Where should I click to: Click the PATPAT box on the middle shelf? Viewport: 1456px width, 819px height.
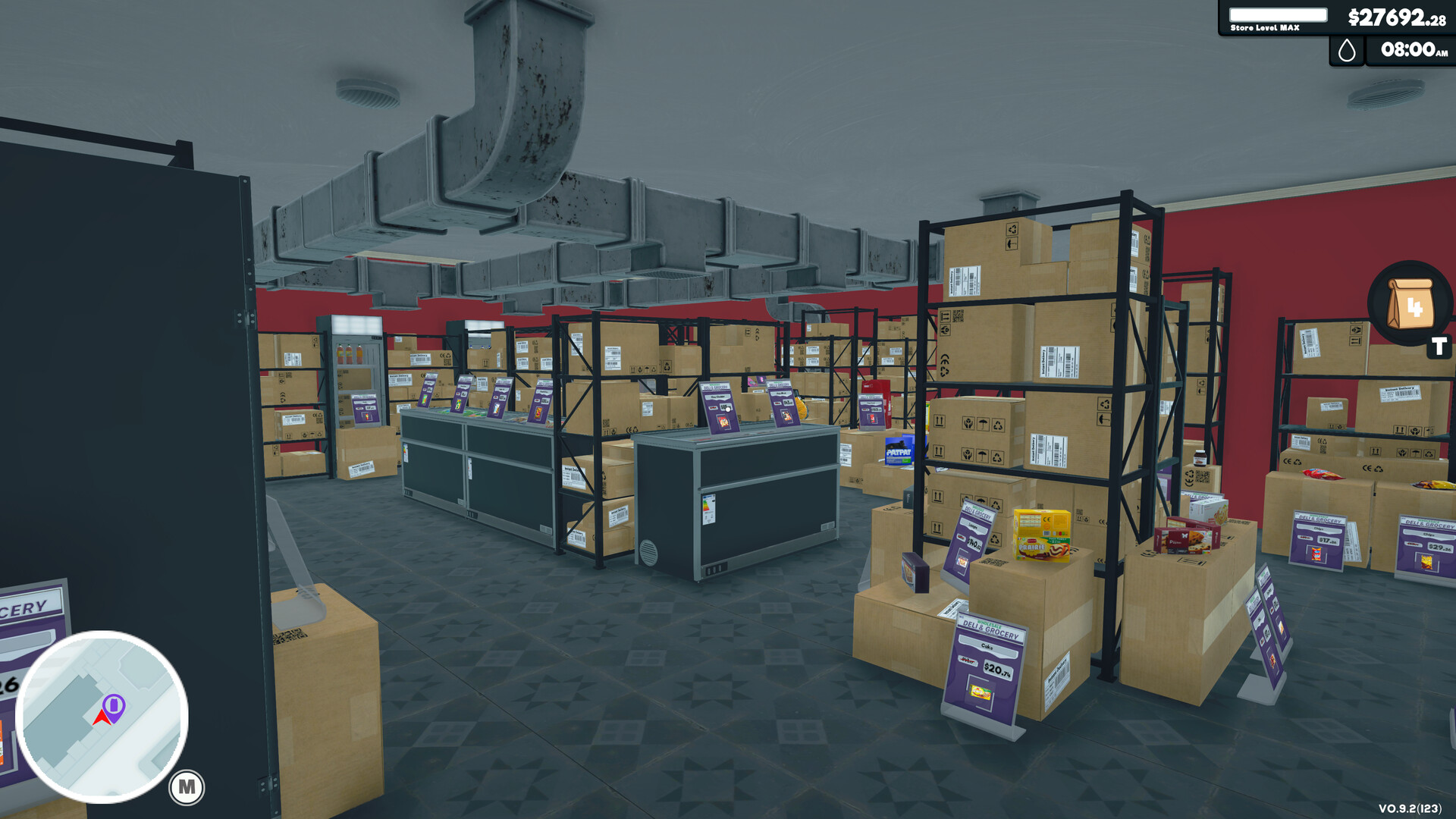pos(897,449)
